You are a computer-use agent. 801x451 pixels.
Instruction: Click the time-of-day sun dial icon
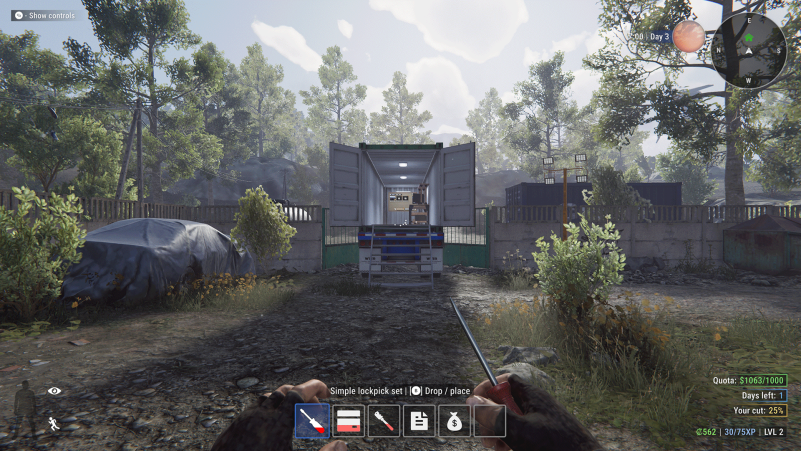pyautogui.click(x=688, y=37)
